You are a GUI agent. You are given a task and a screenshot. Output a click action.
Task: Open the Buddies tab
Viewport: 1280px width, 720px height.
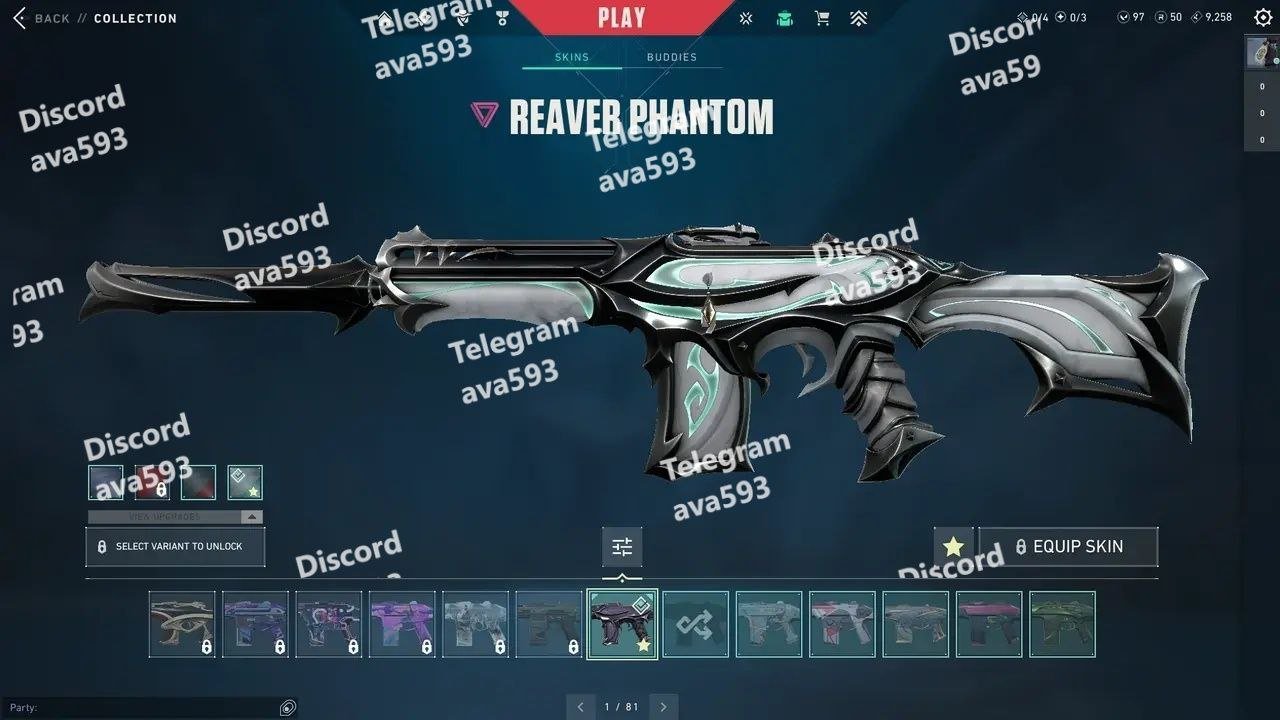click(x=672, y=57)
